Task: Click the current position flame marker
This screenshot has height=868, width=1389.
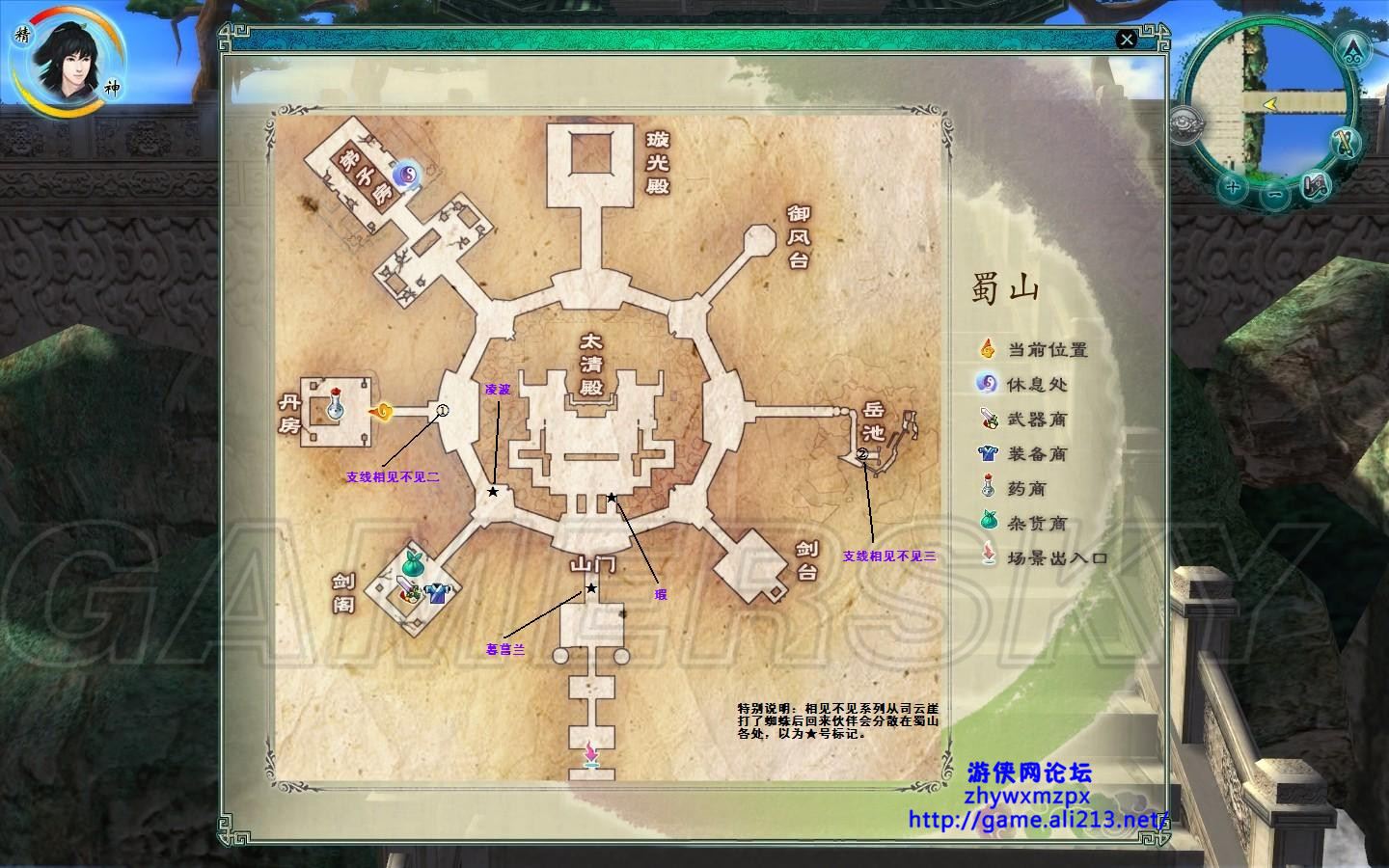Action: (x=381, y=413)
